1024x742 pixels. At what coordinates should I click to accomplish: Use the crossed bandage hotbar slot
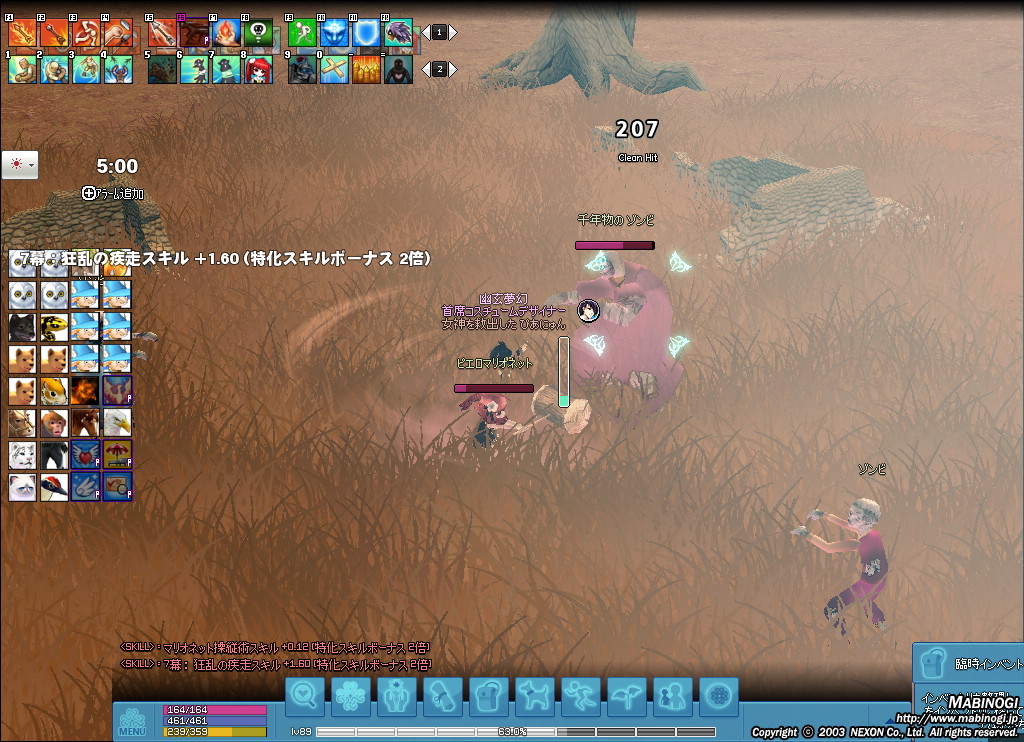tap(334, 70)
